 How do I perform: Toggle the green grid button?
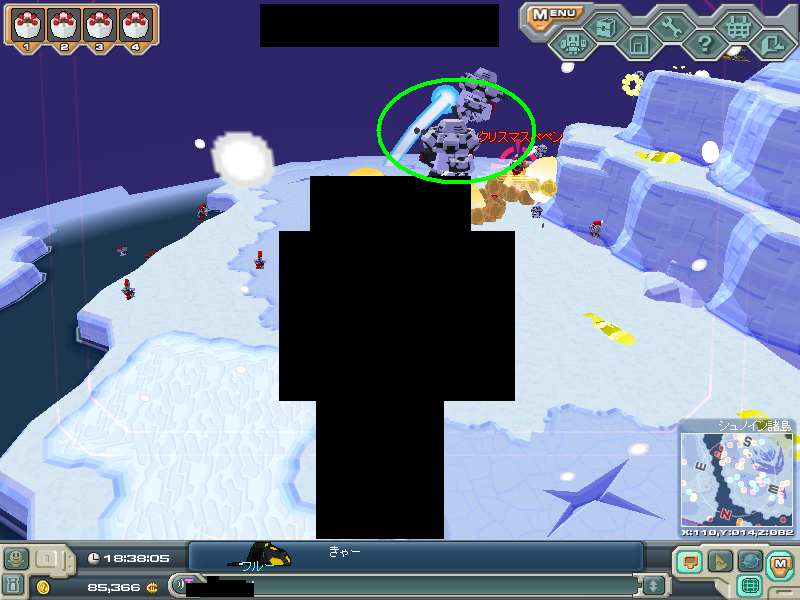(750, 586)
